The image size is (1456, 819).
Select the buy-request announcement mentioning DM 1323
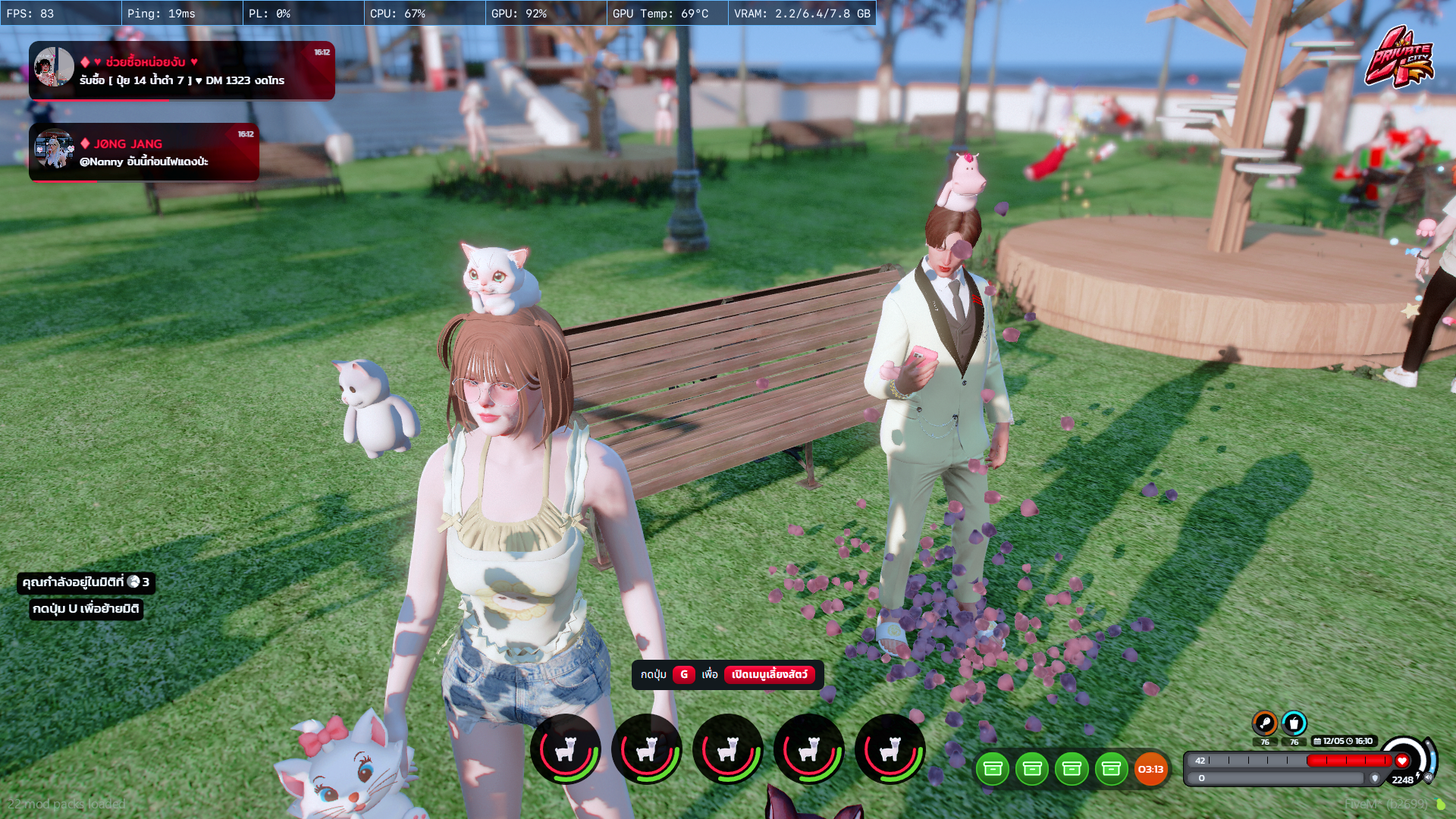182,71
